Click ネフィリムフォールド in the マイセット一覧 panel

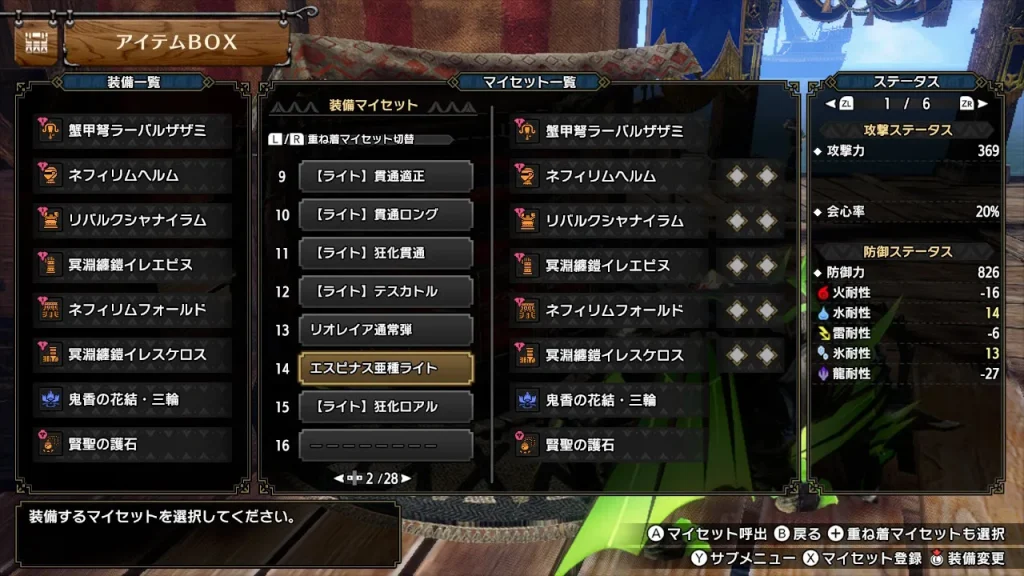612,311
